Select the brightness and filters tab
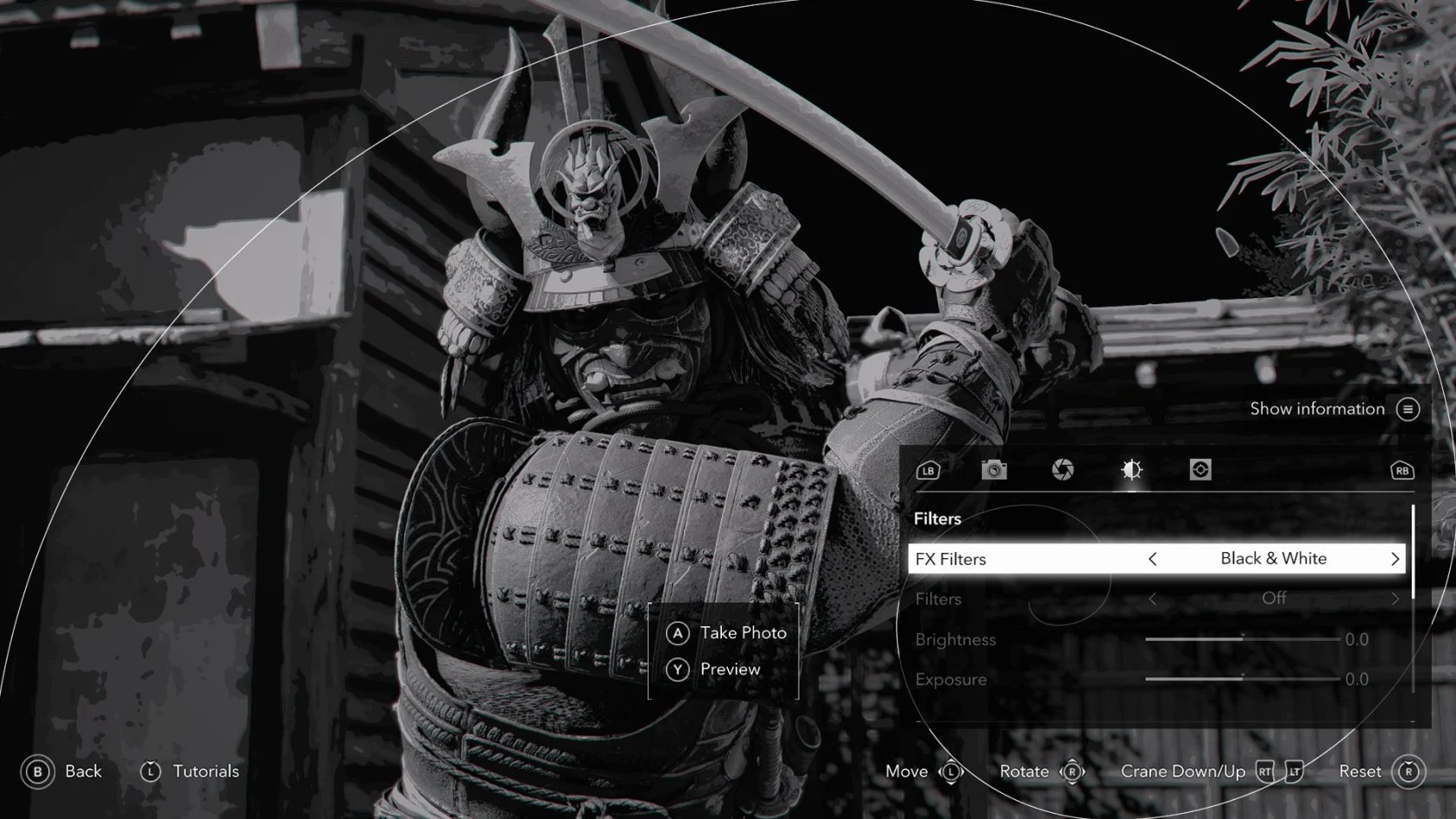1456x819 pixels. tap(1131, 470)
